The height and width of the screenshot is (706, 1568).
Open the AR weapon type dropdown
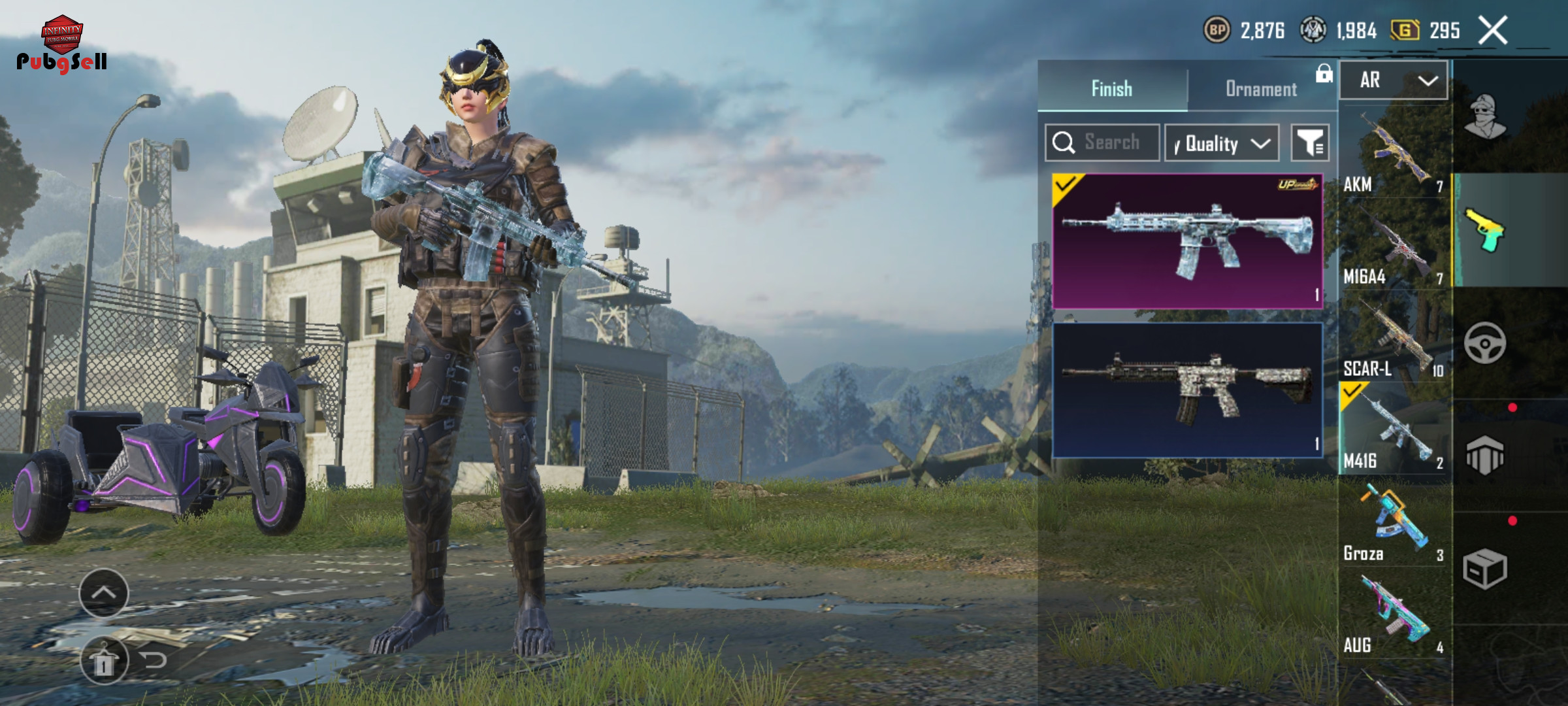(1394, 80)
